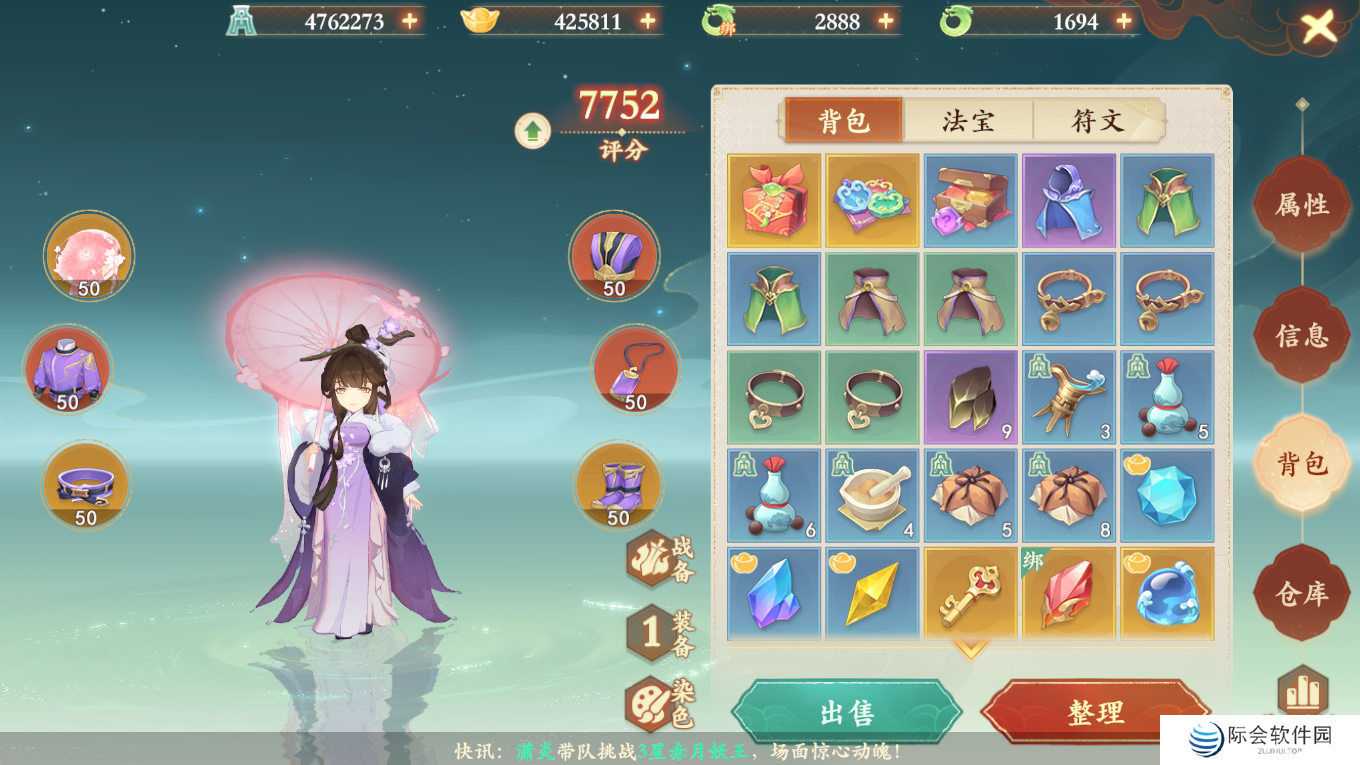This screenshot has width=1360, height=765.
Task: Select the golden key item
Action: pyautogui.click(x=970, y=594)
